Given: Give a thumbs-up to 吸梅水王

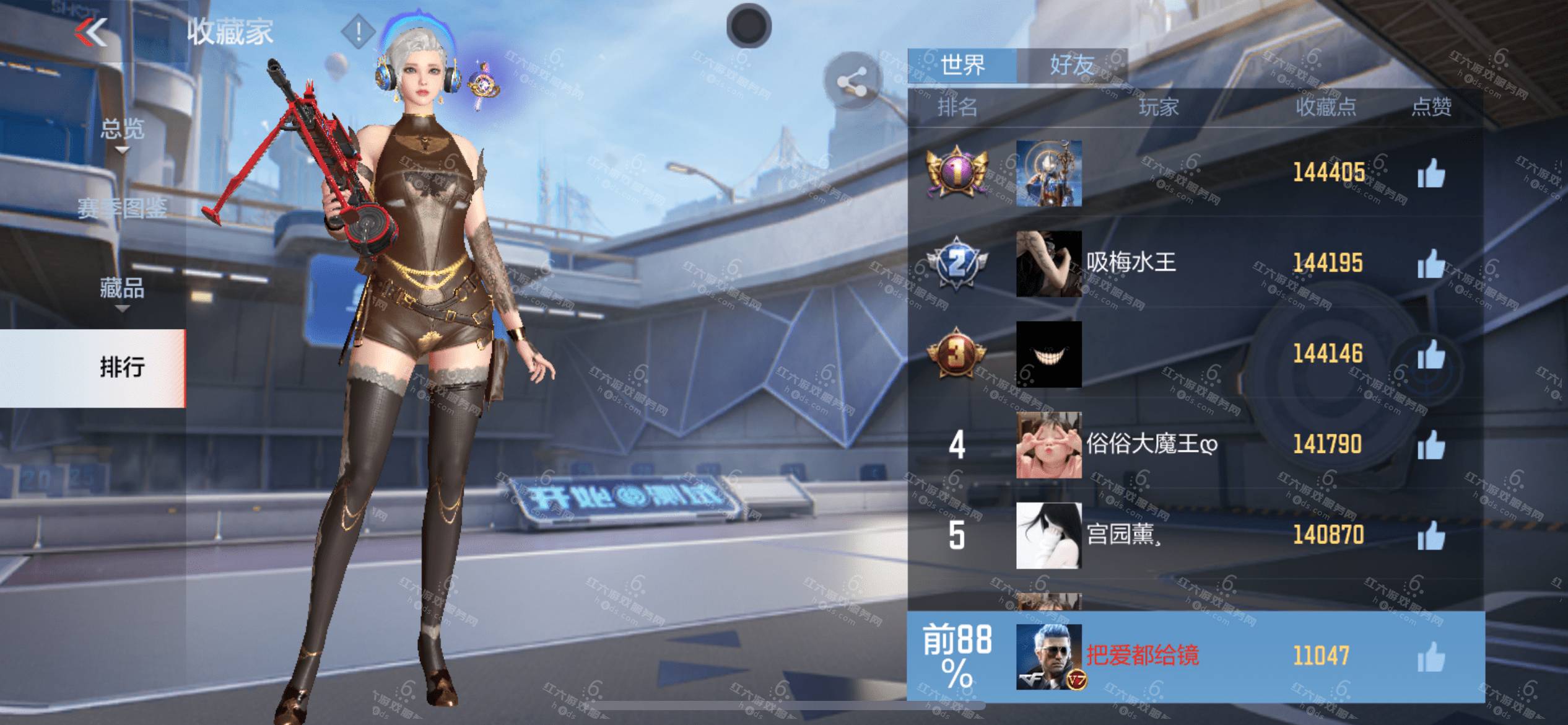Looking at the screenshot, I should [1431, 263].
